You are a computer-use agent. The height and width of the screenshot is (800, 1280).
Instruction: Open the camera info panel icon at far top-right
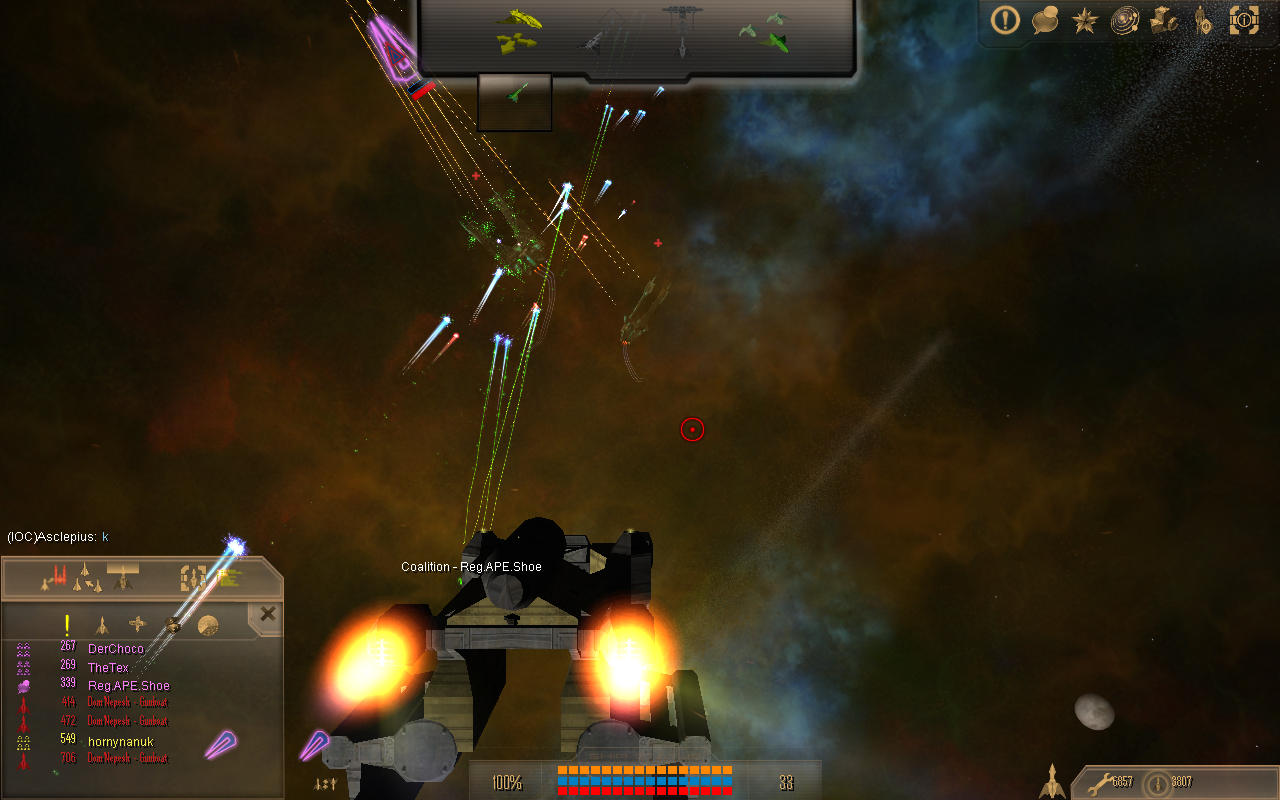tap(1244, 20)
